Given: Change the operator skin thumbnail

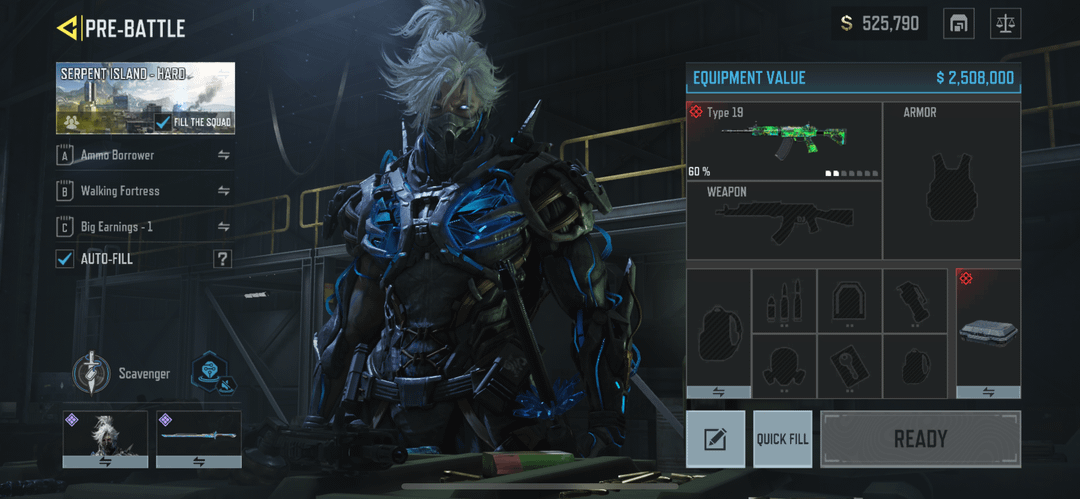Looking at the screenshot, I should tap(105, 438).
